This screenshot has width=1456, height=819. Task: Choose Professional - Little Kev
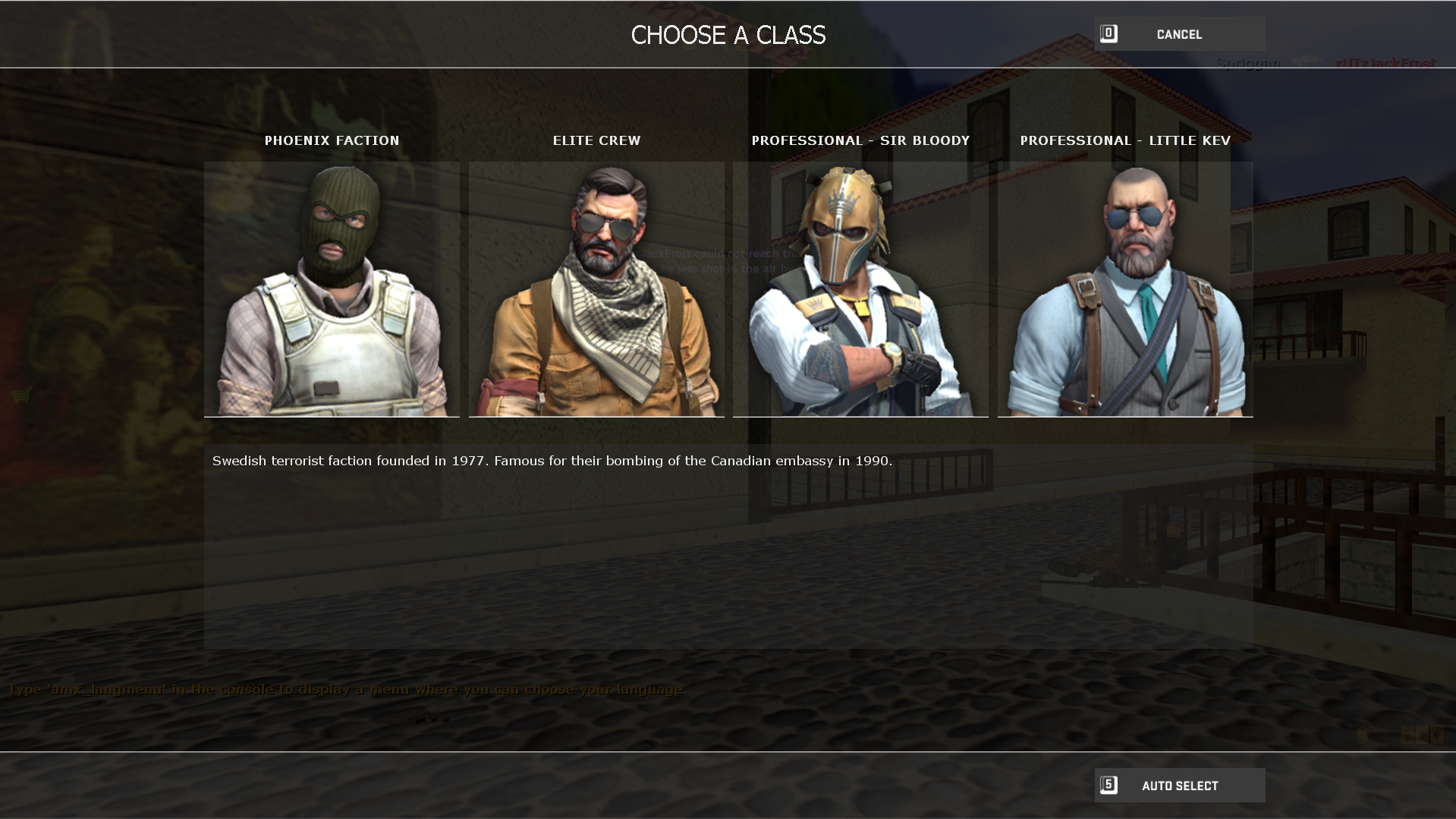1125,288
